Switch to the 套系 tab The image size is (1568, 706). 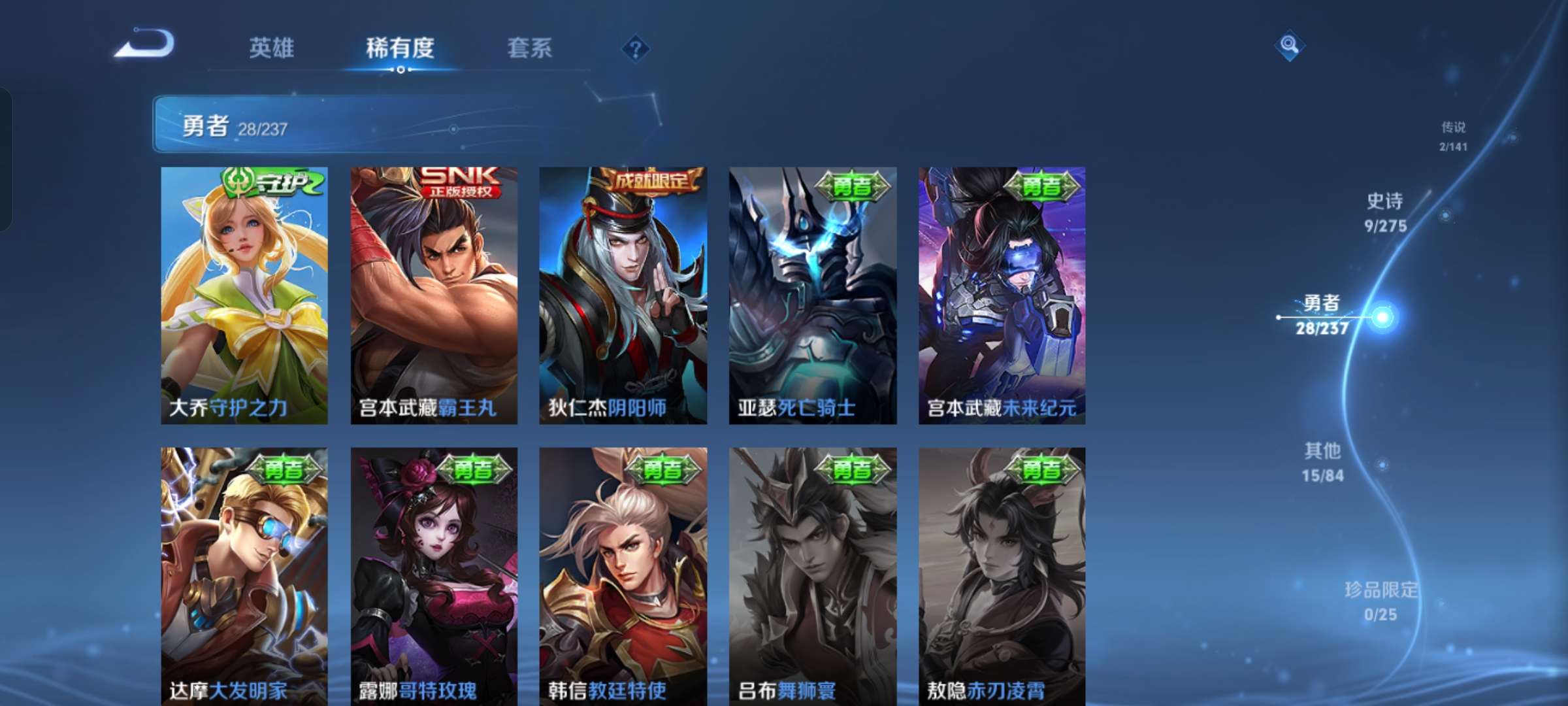[529, 48]
